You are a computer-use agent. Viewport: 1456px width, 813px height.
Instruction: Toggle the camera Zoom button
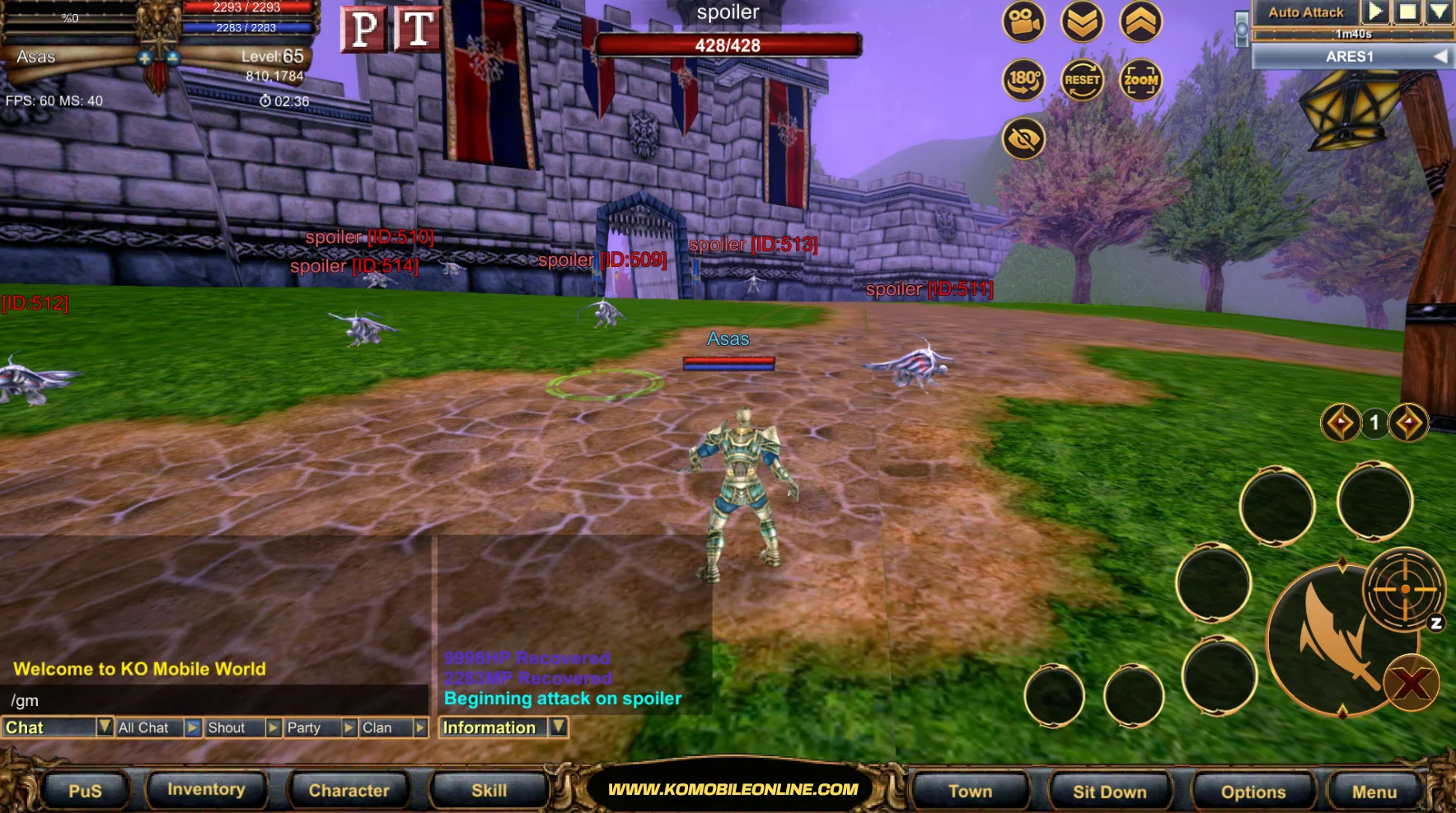point(1140,80)
